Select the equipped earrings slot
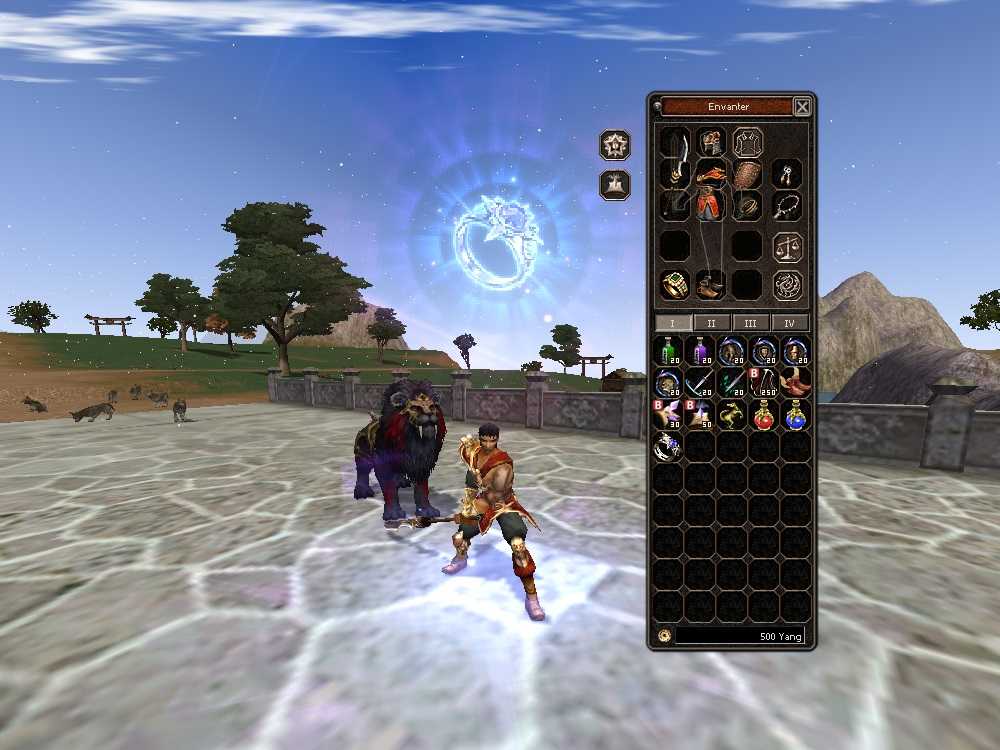 788,174
